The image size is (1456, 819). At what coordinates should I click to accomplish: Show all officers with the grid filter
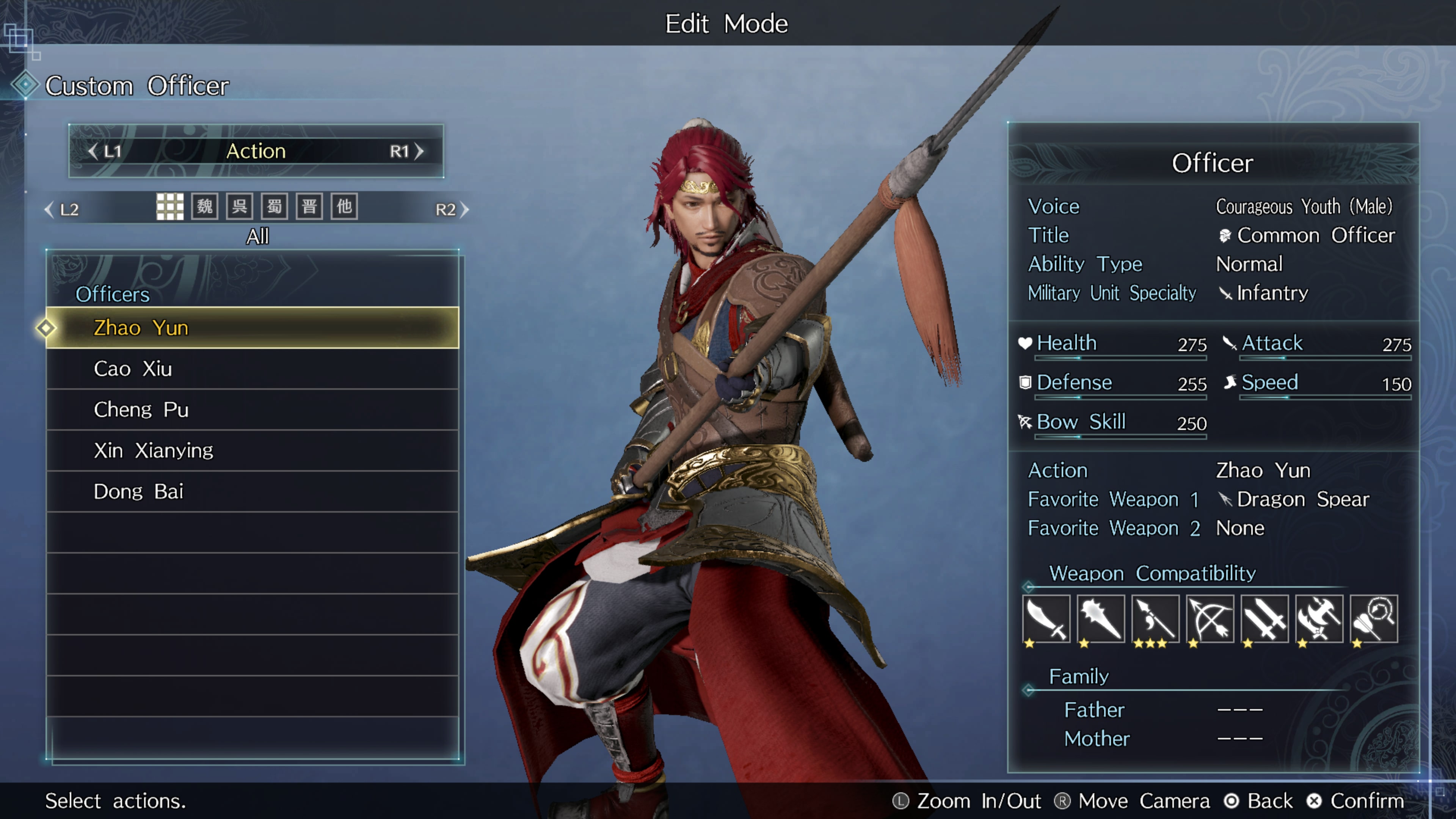169,207
